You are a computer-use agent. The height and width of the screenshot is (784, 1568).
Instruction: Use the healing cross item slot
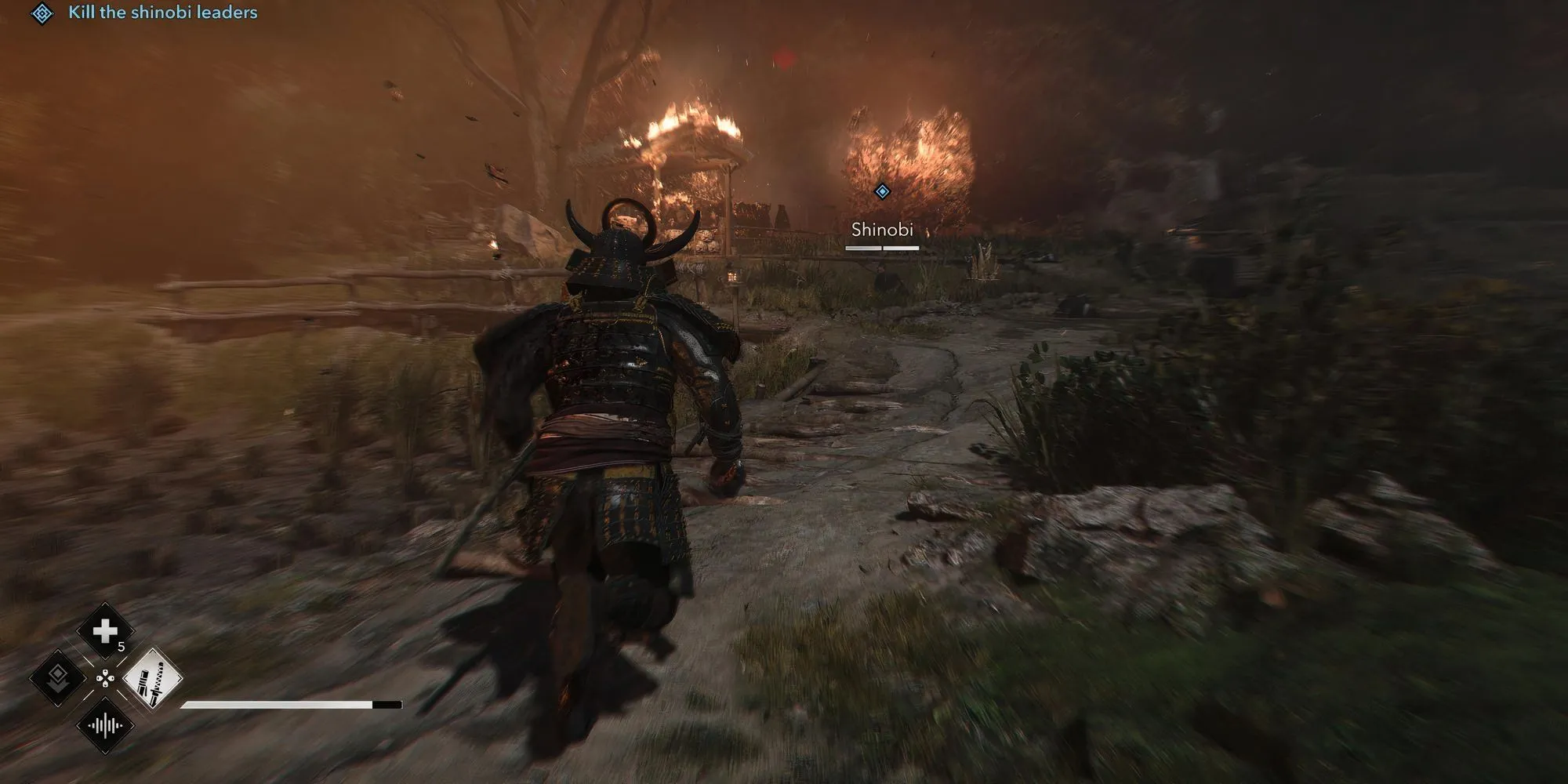pyautogui.click(x=105, y=631)
